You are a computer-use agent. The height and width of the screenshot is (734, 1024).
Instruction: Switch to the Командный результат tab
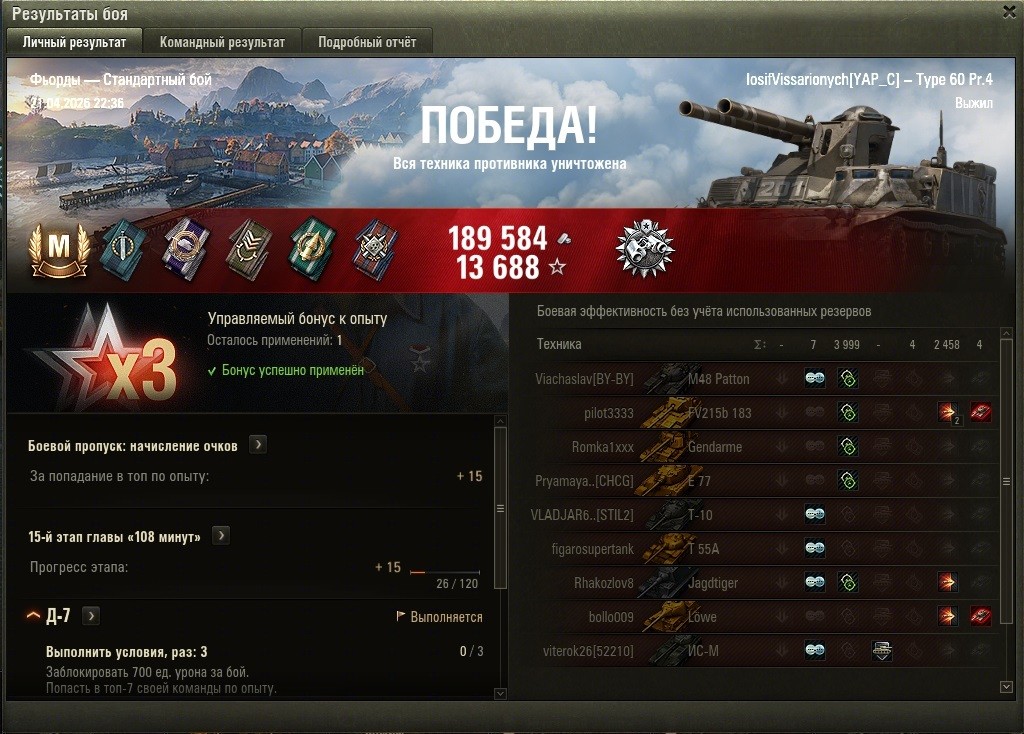click(222, 42)
